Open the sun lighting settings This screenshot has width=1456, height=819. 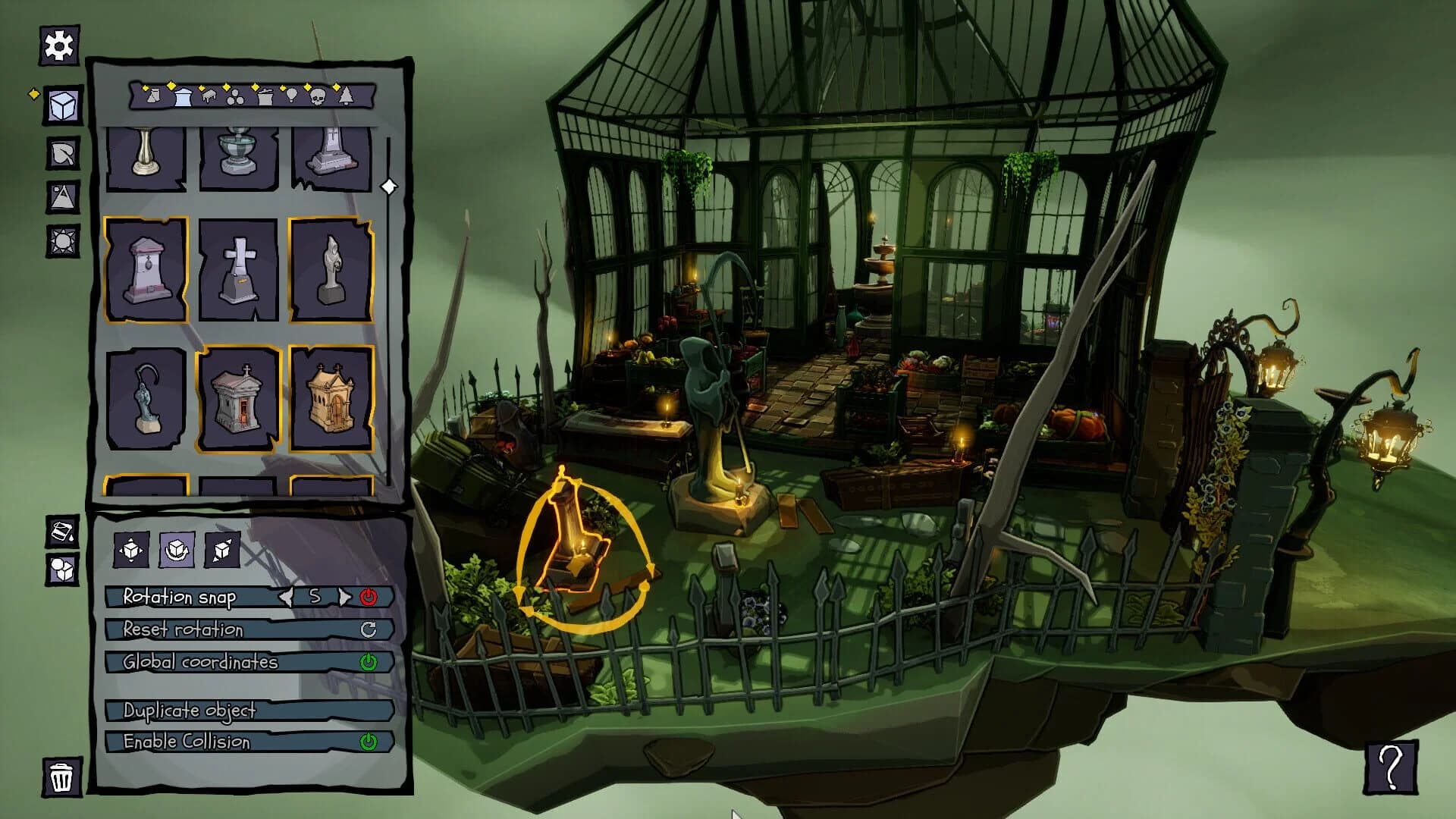click(64, 241)
